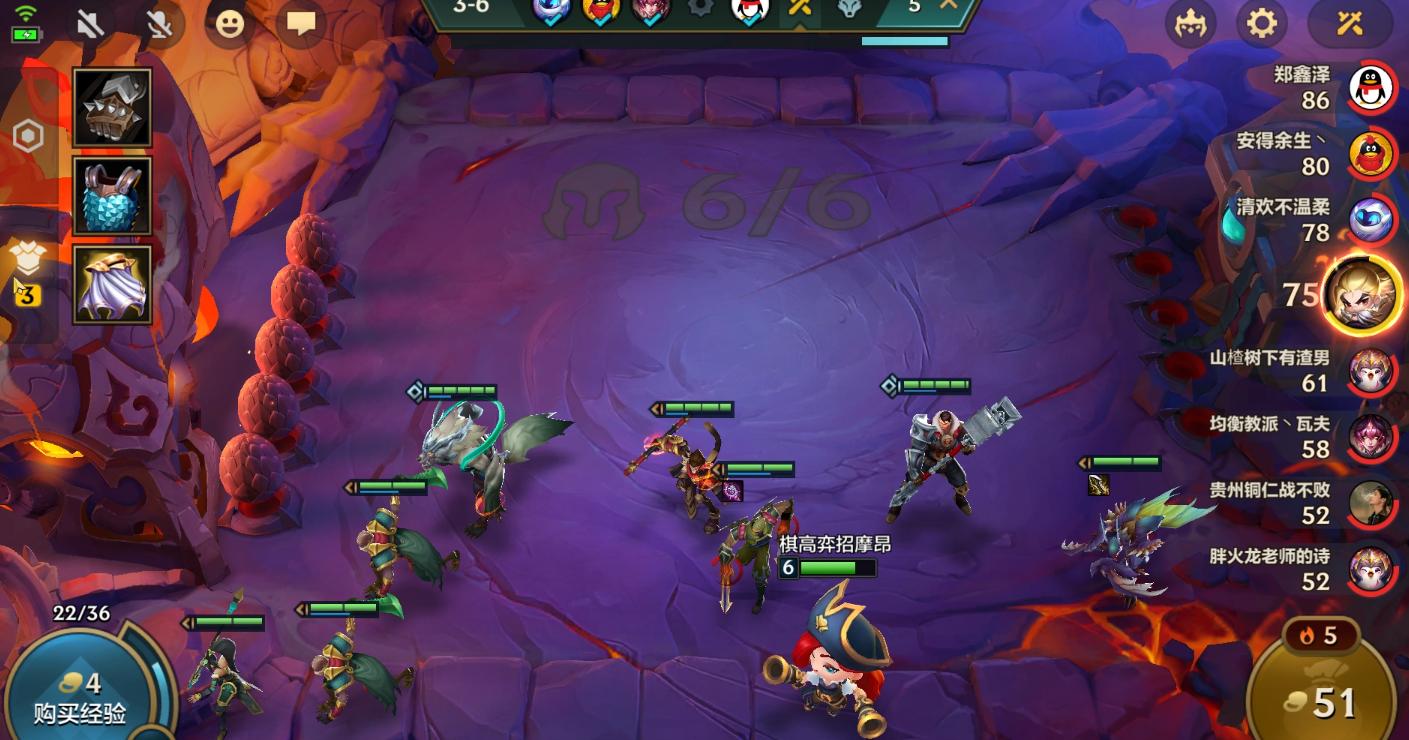1409x740 pixels.
Task: Toggle the muted speaker icon
Action: [90, 24]
